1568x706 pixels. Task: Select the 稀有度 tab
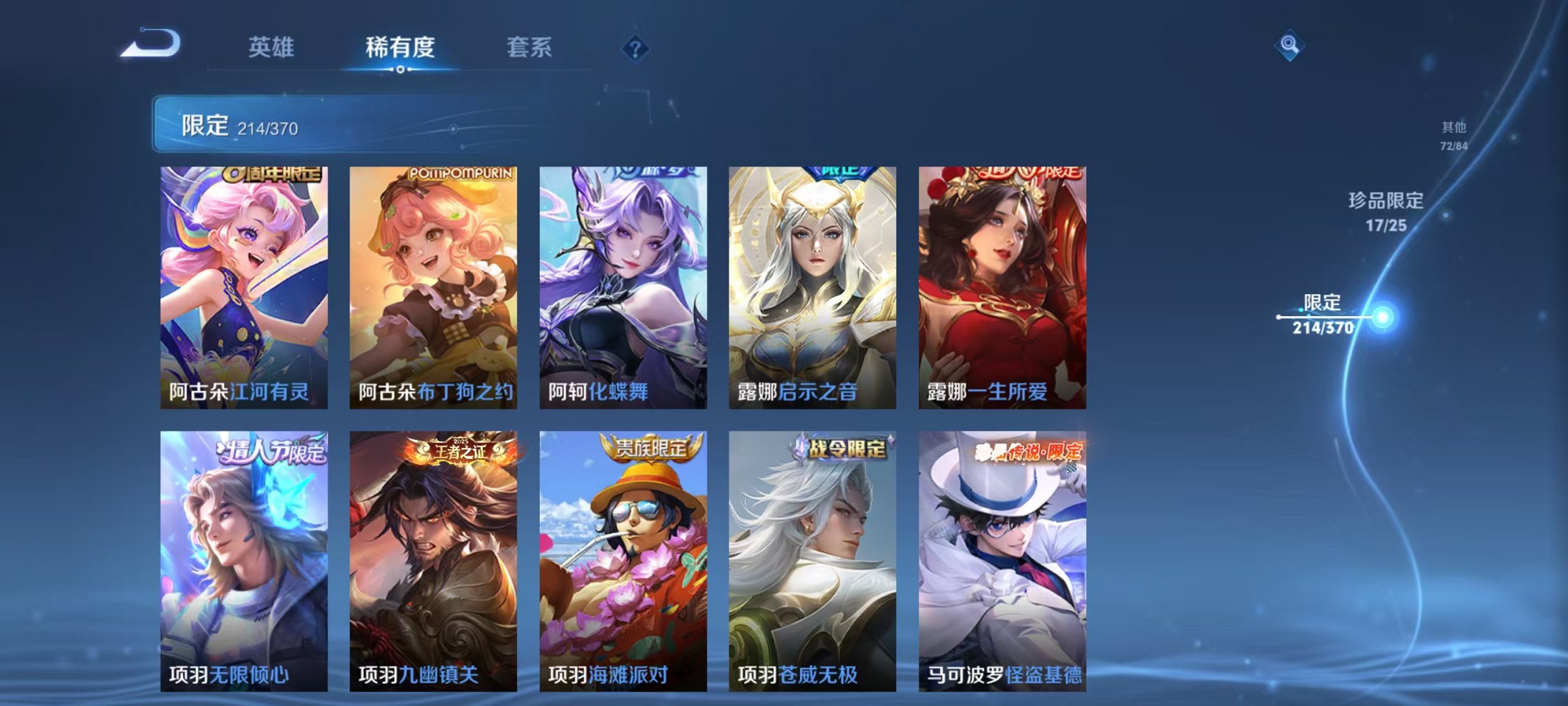tap(400, 47)
